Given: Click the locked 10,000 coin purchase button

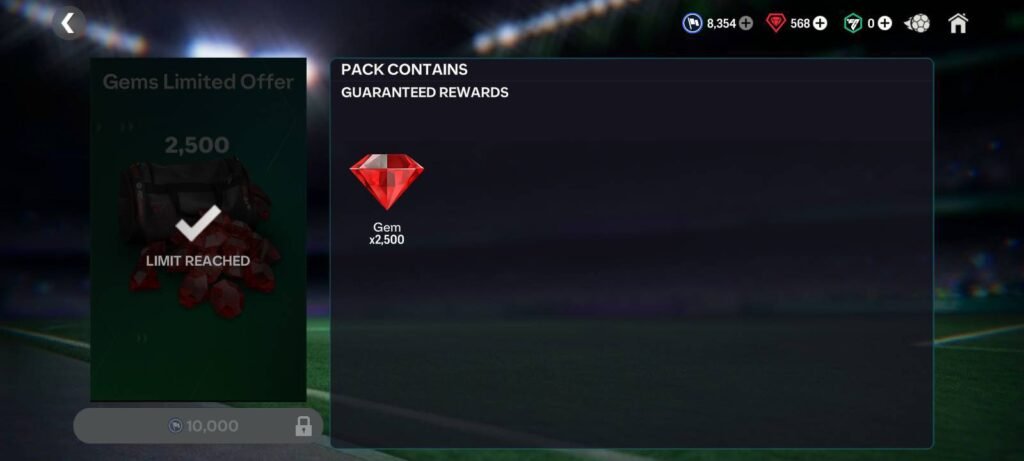Looking at the screenshot, I should (198, 426).
